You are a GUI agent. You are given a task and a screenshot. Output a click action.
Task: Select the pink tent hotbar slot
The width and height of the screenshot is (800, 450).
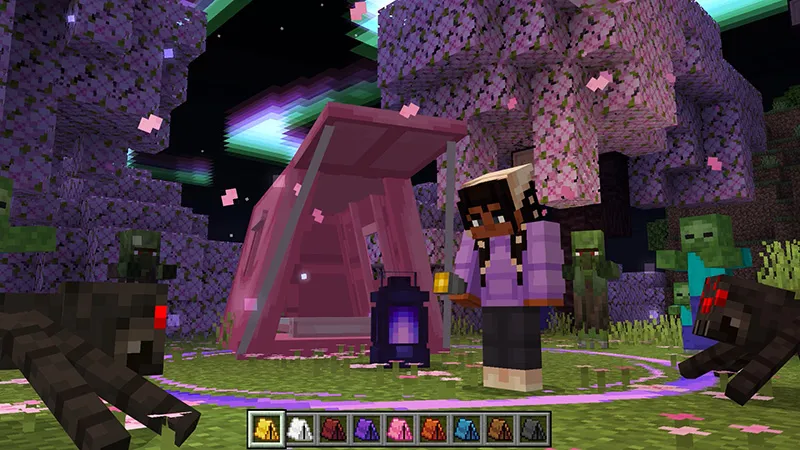tap(400, 430)
